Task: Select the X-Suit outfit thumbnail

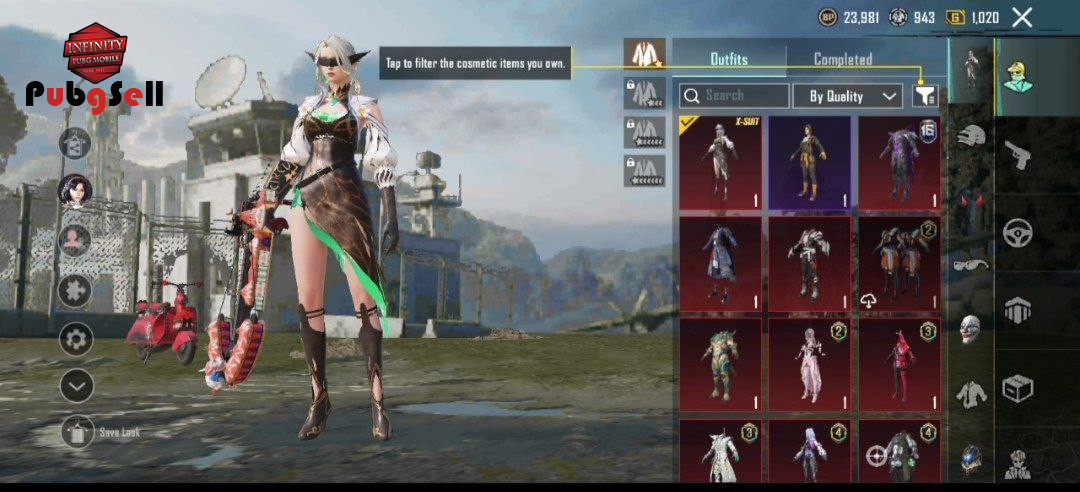Action: (720, 163)
